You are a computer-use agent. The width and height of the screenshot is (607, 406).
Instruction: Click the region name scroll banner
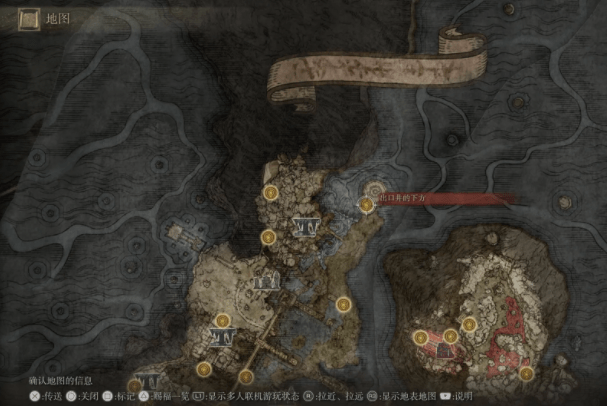375,69
